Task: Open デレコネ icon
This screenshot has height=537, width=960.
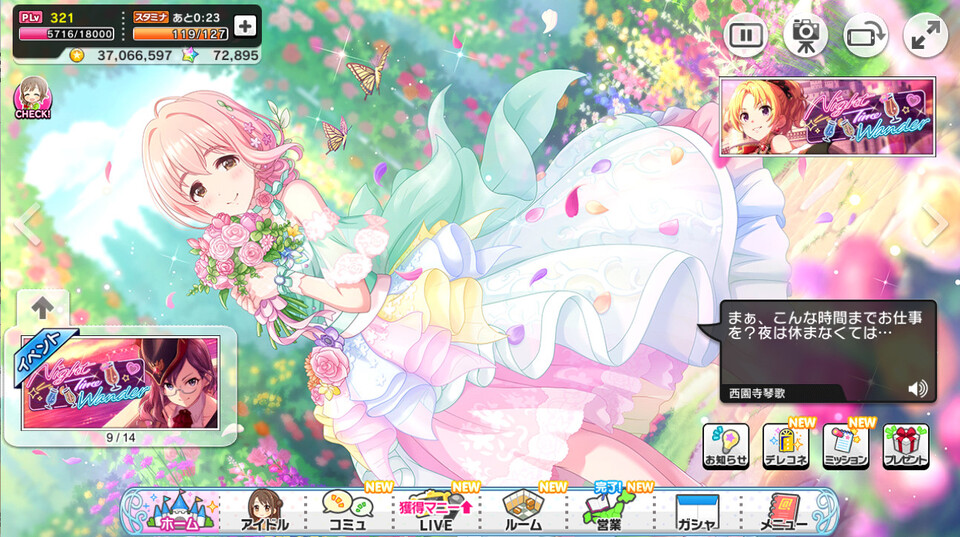Action: 785,446
